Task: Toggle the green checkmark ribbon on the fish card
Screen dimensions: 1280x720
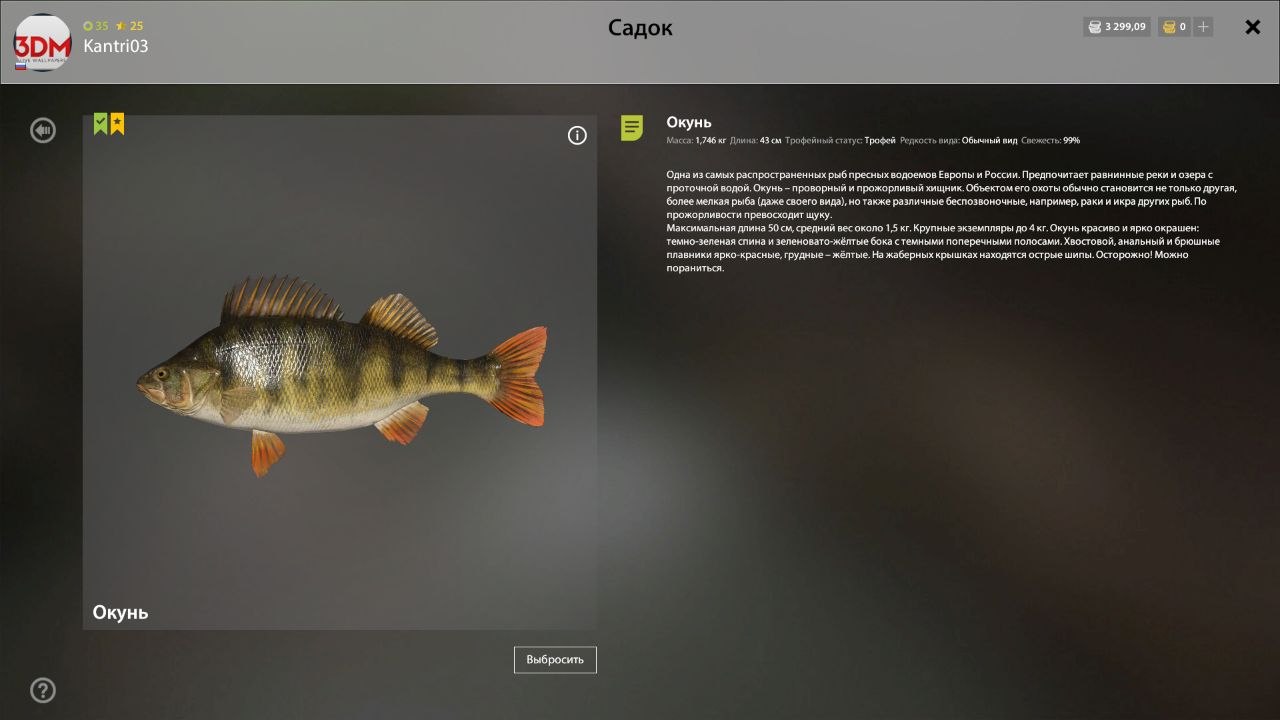Action: click(x=99, y=122)
